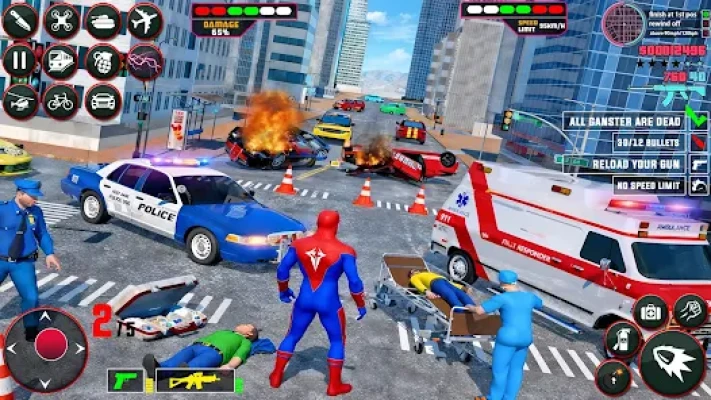Image resolution: width=711 pixels, height=400 pixels.
Task: Choose the train vehicle icon
Action: pos(61,61)
